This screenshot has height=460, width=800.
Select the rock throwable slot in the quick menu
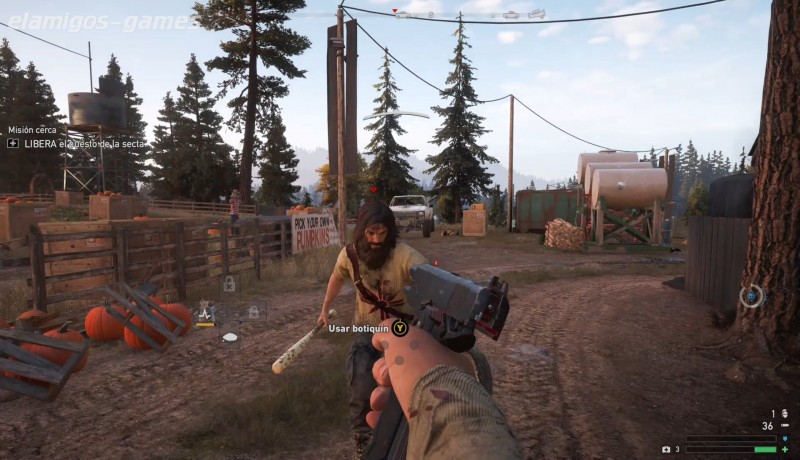[230, 337]
